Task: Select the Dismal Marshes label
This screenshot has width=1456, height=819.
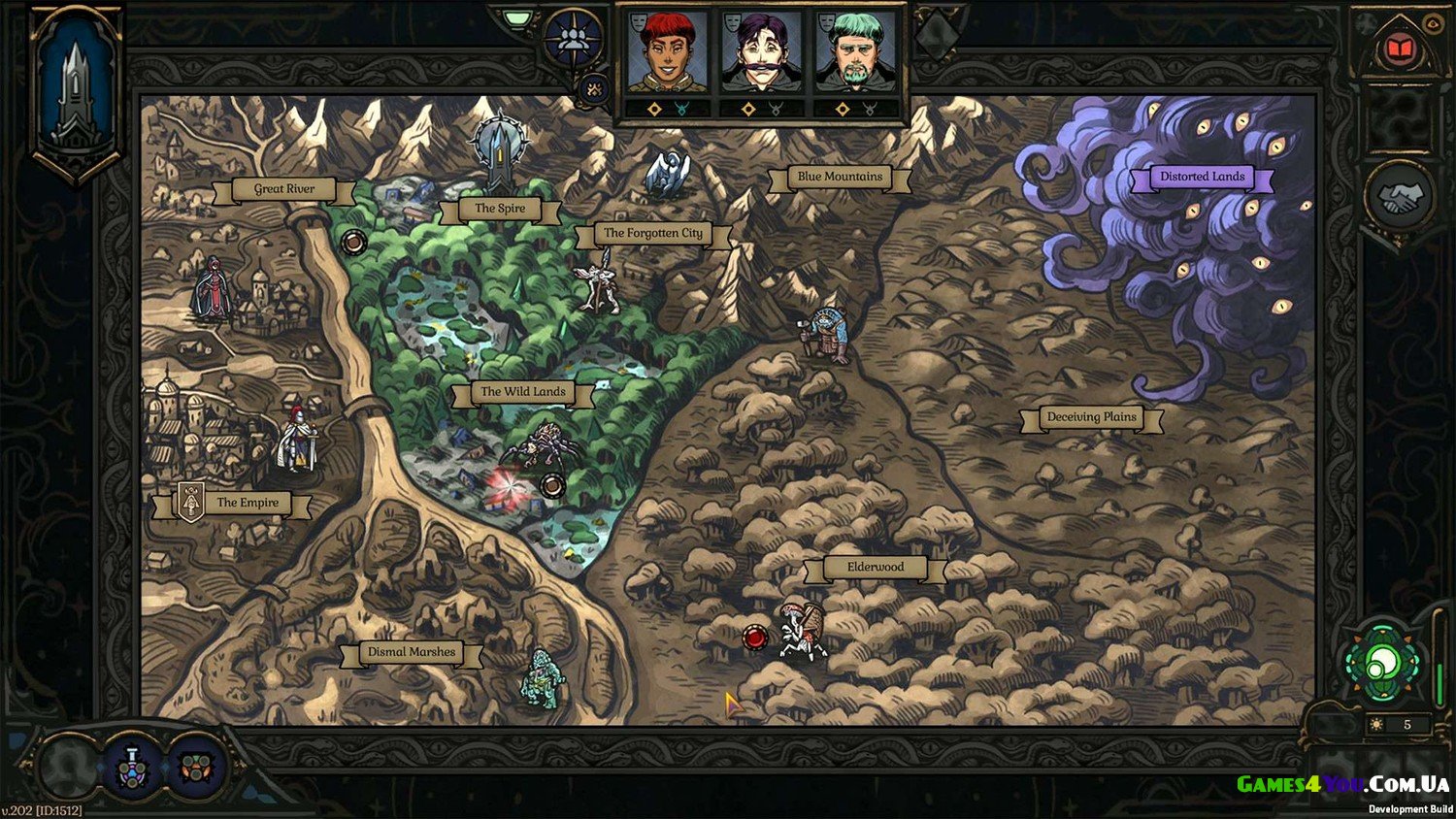Action: (412, 652)
